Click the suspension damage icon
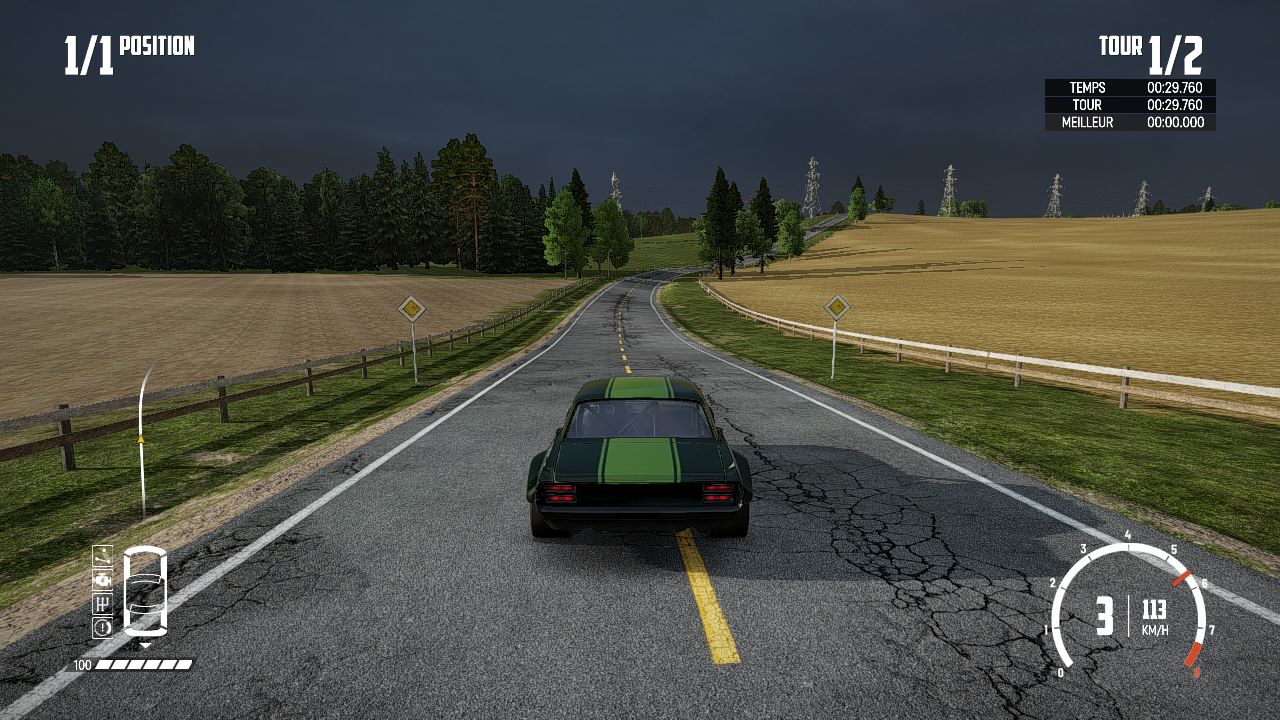Image resolution: width=1280 pixels, height=720 pixels. click(102, 555)
